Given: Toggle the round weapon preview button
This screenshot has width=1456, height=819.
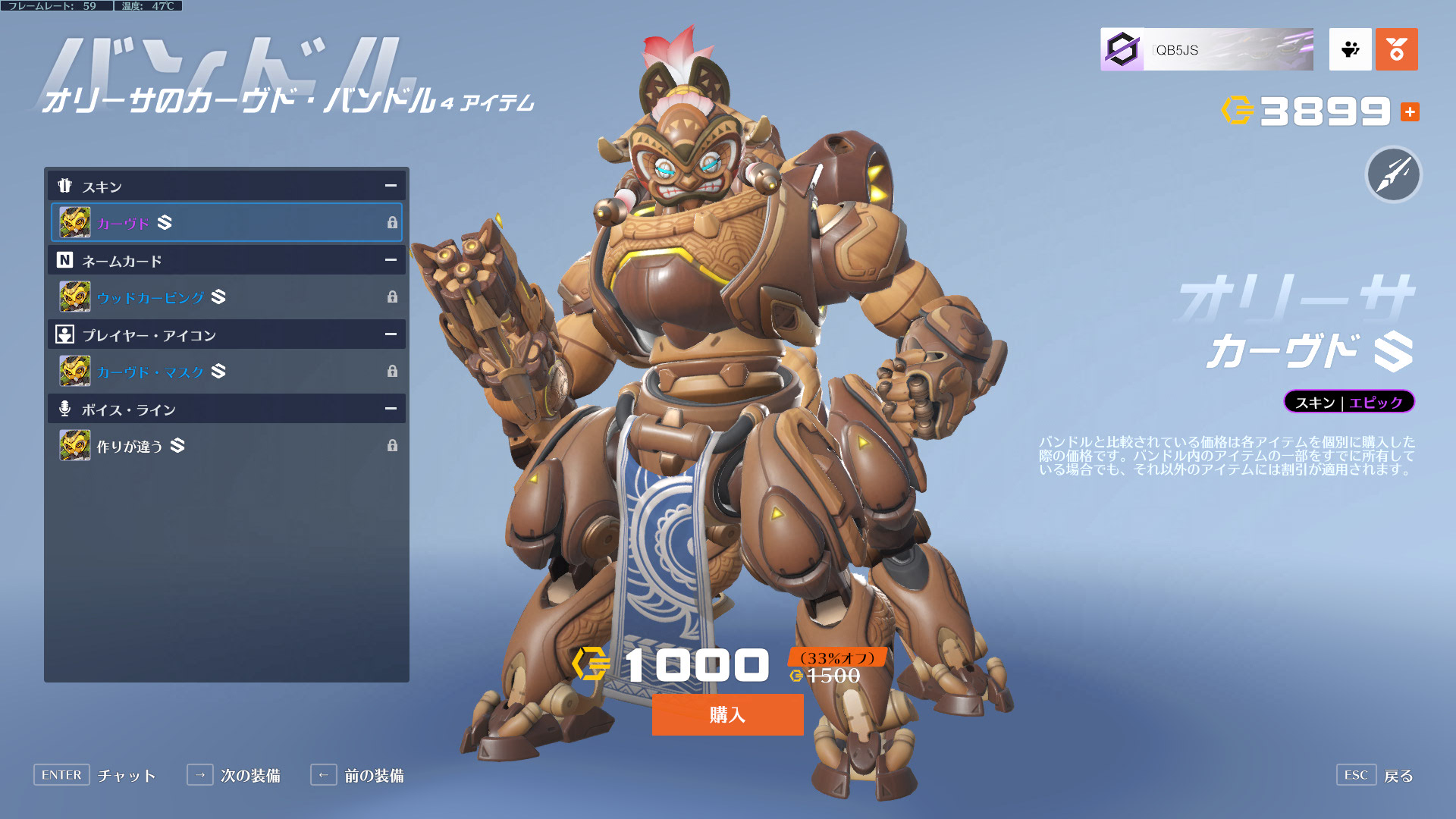Looking at the screenshot, I should coord(1393,174).
